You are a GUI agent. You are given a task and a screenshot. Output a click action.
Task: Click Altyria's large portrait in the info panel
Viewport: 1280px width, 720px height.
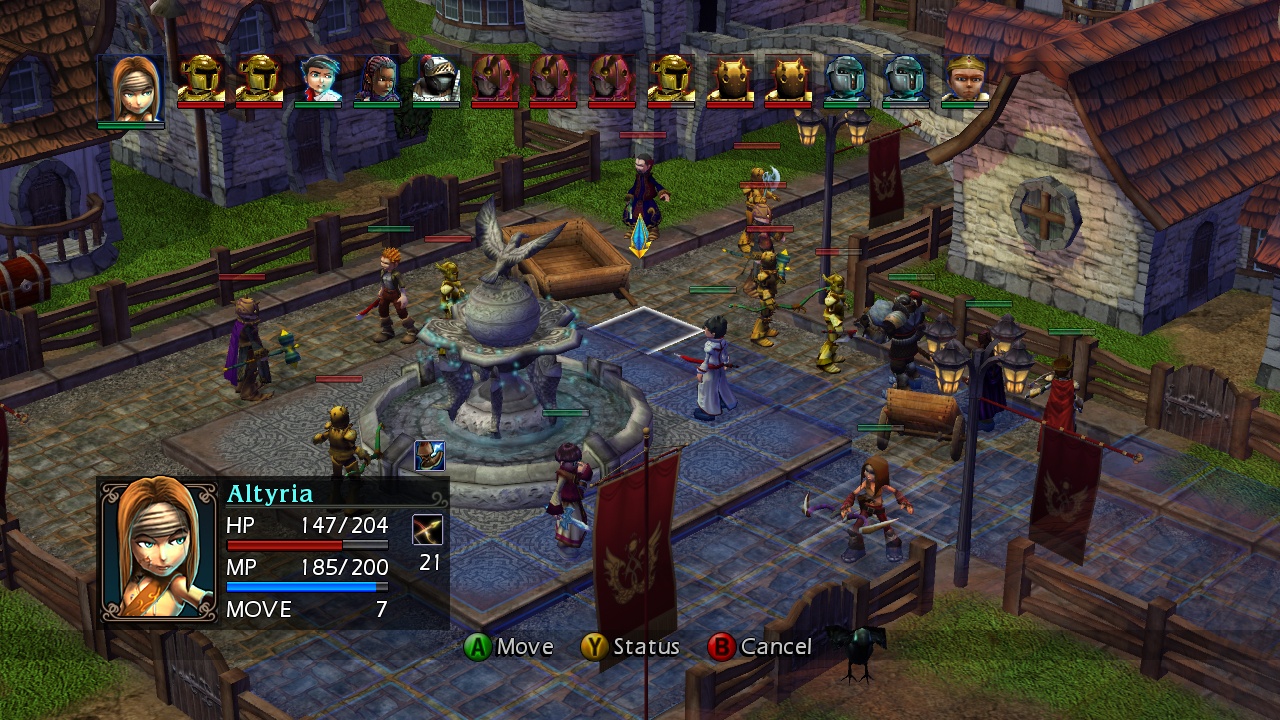pyautogui.click(x=160, y=552)
